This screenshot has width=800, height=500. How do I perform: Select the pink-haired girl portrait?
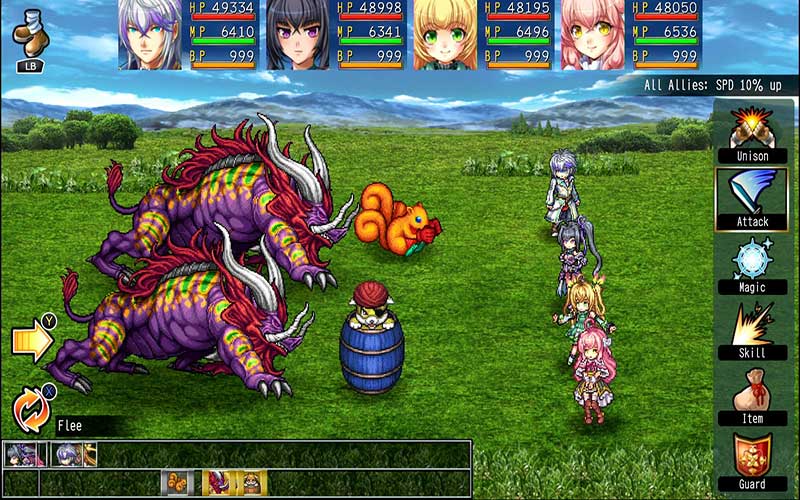(592, 34)
